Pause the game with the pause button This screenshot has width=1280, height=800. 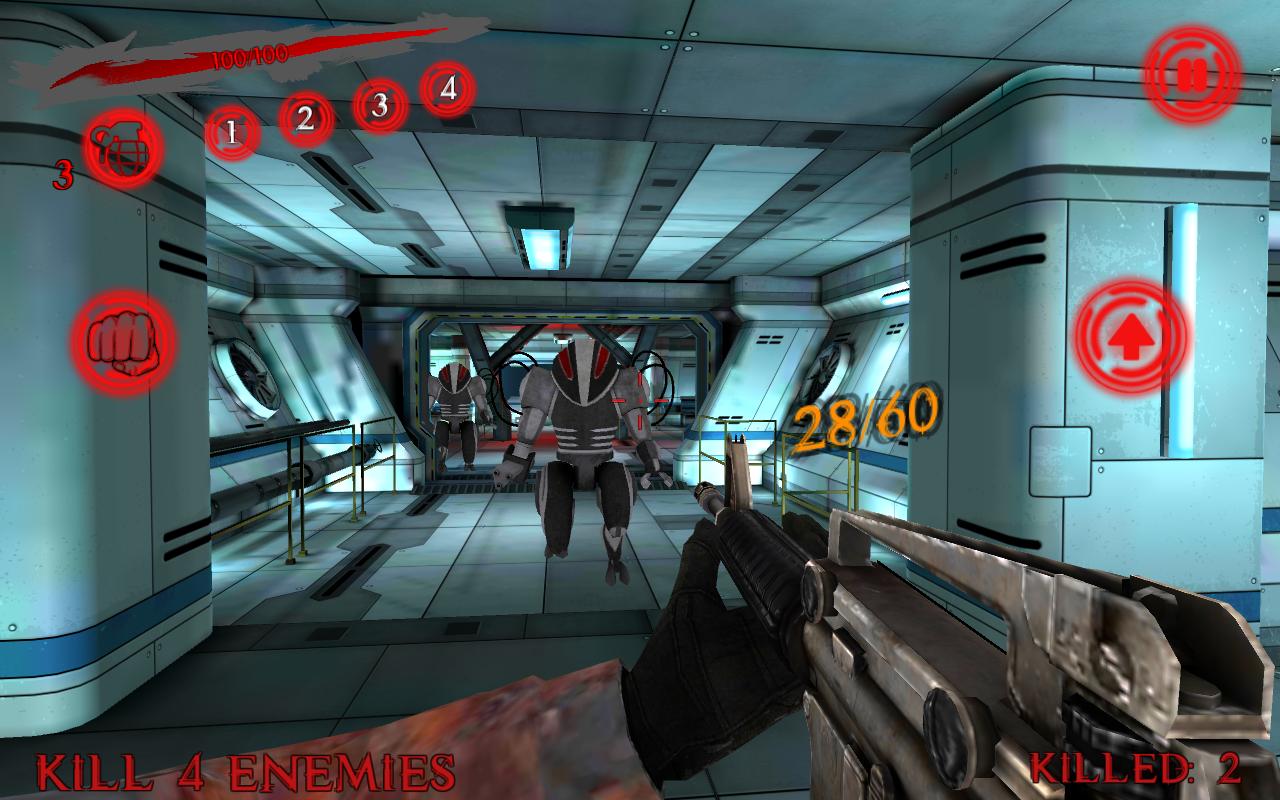[1192, 75]
